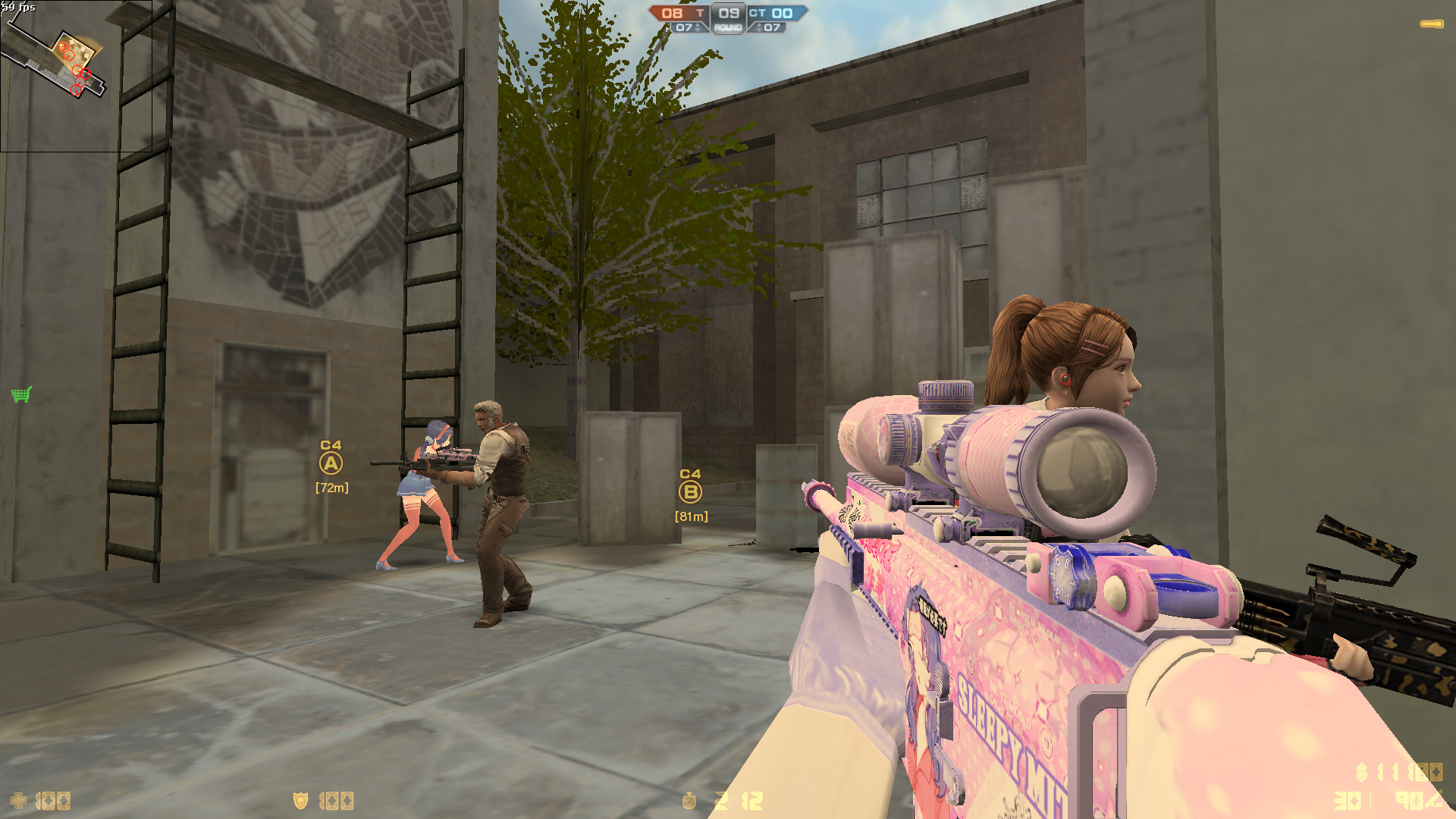Image resolution: width=1456 pixels, height=819 pixels.
Task: Click the ROUND 09 indicator
Action: [x=727, y=19]
